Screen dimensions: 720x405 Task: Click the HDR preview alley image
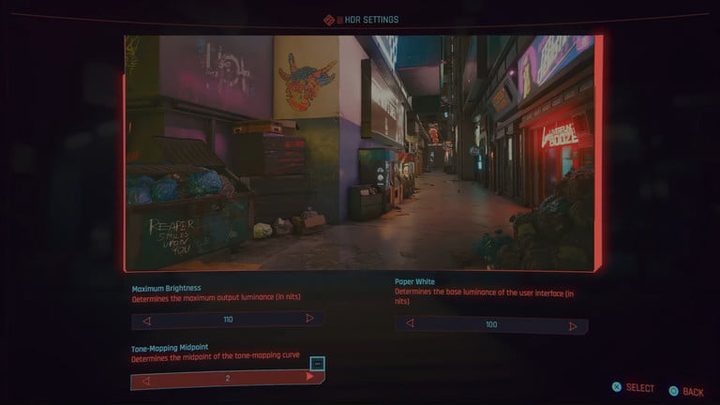pyautogui.click(x=362, y=152)
